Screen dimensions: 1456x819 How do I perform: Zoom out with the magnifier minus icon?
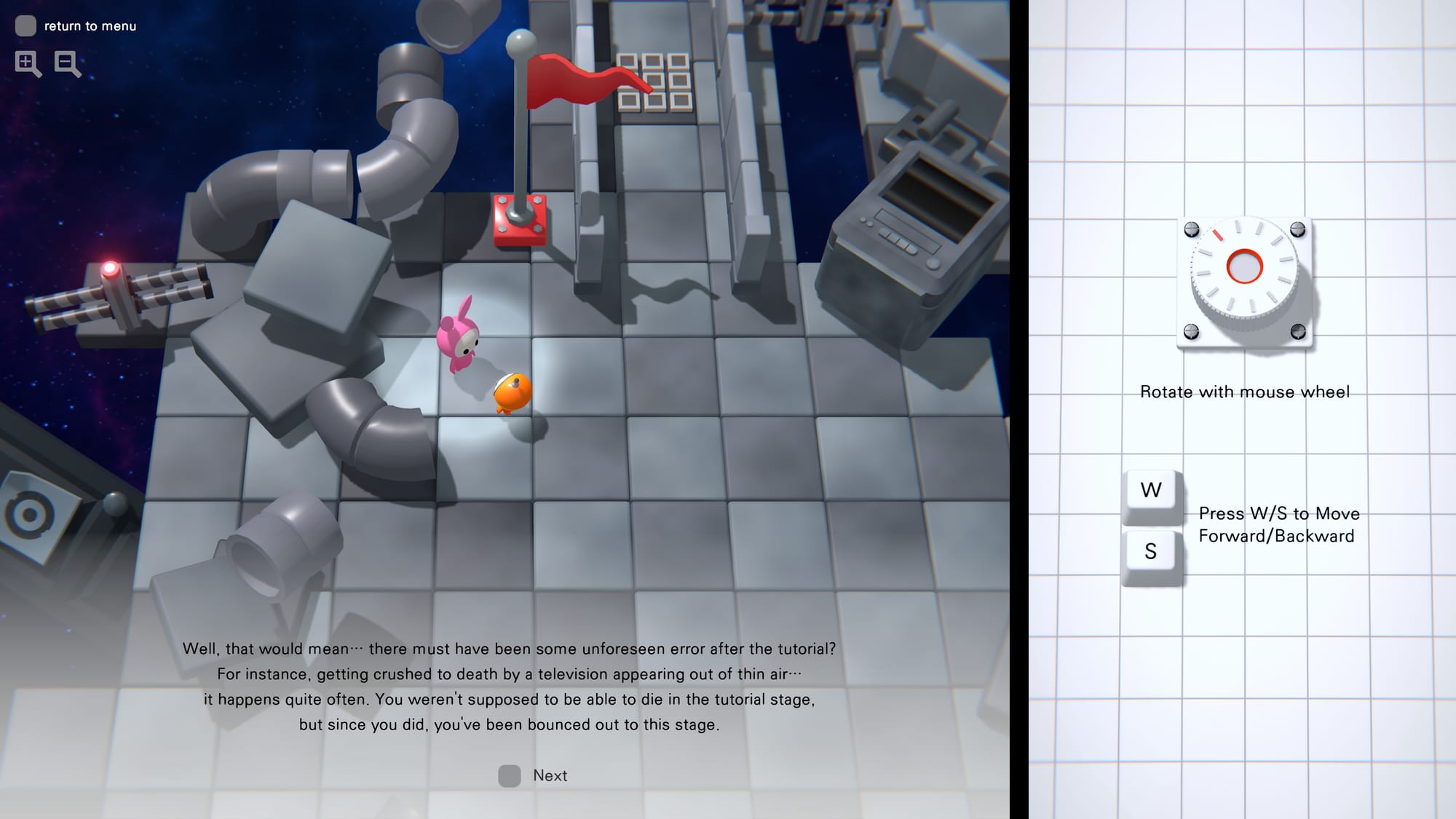tap(68, 64)
